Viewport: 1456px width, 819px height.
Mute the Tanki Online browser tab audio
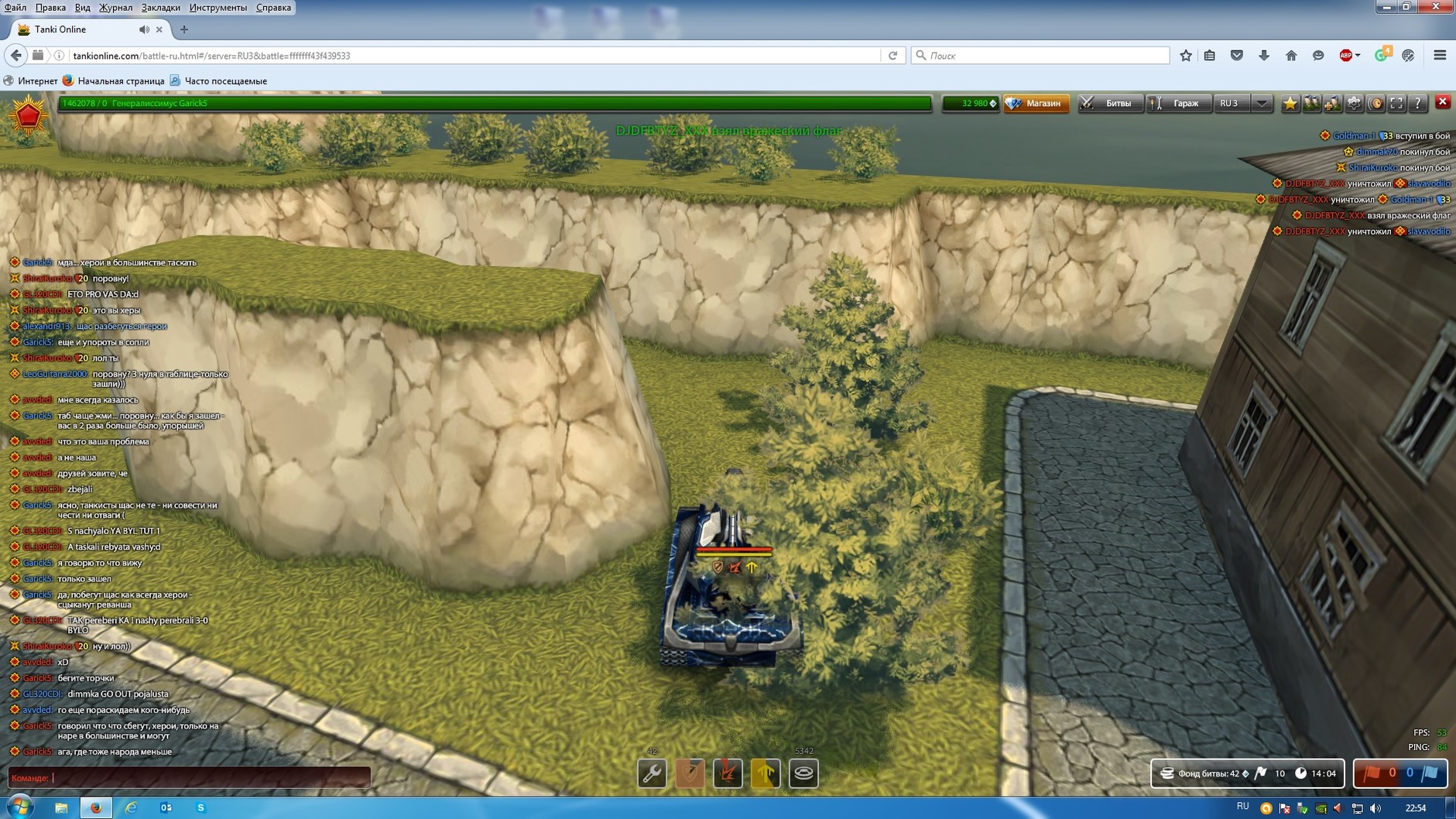(144, 29)
